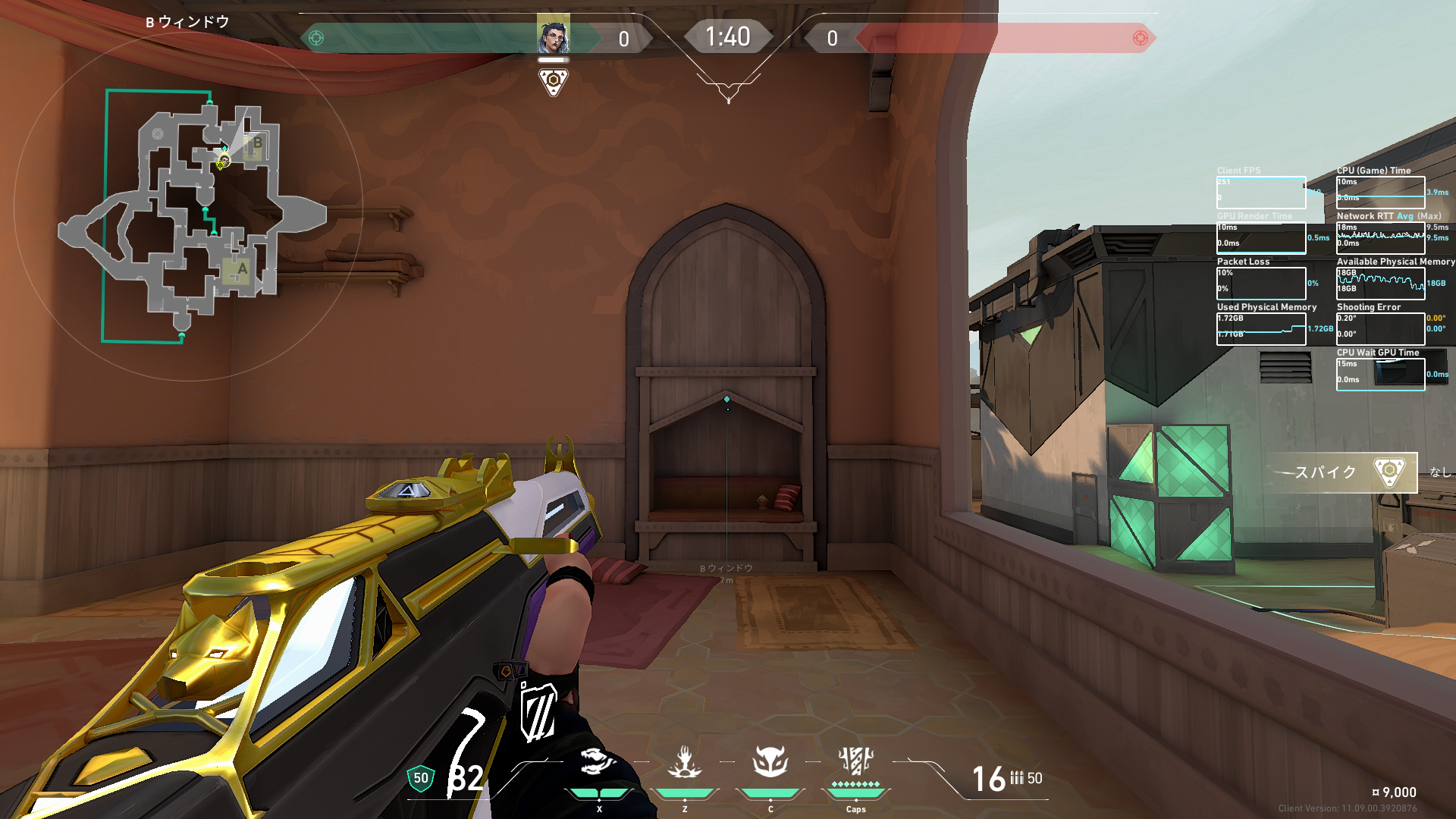Select the A site marker on minimap
Image resolution: width=1456 pixels, height=819 pixels.
tap(241, 269)
